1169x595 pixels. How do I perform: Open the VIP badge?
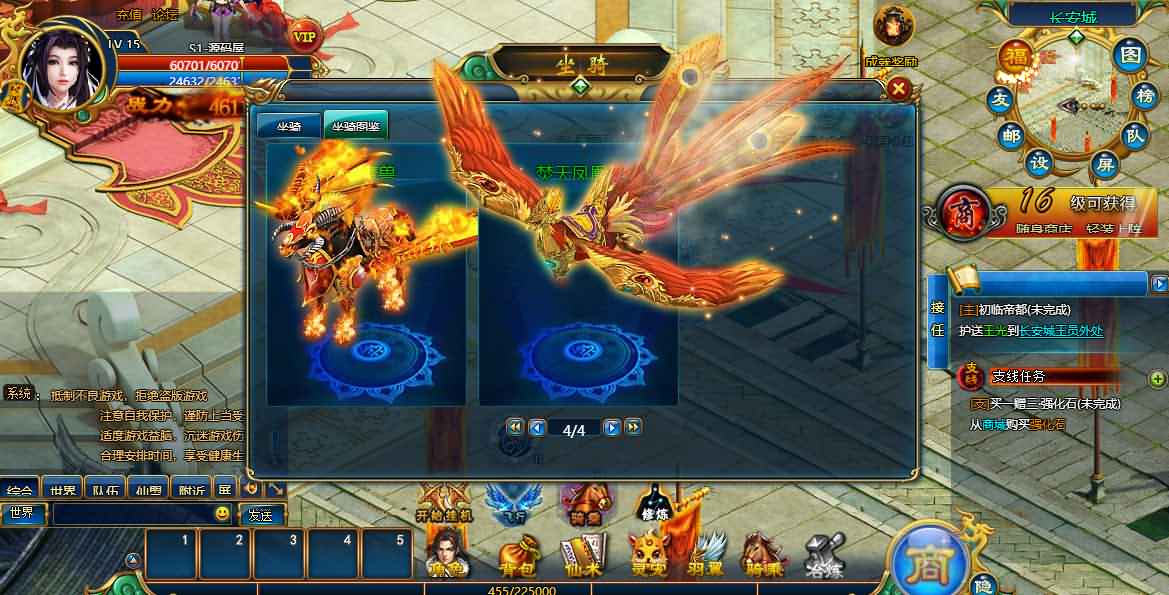point(306,36)
